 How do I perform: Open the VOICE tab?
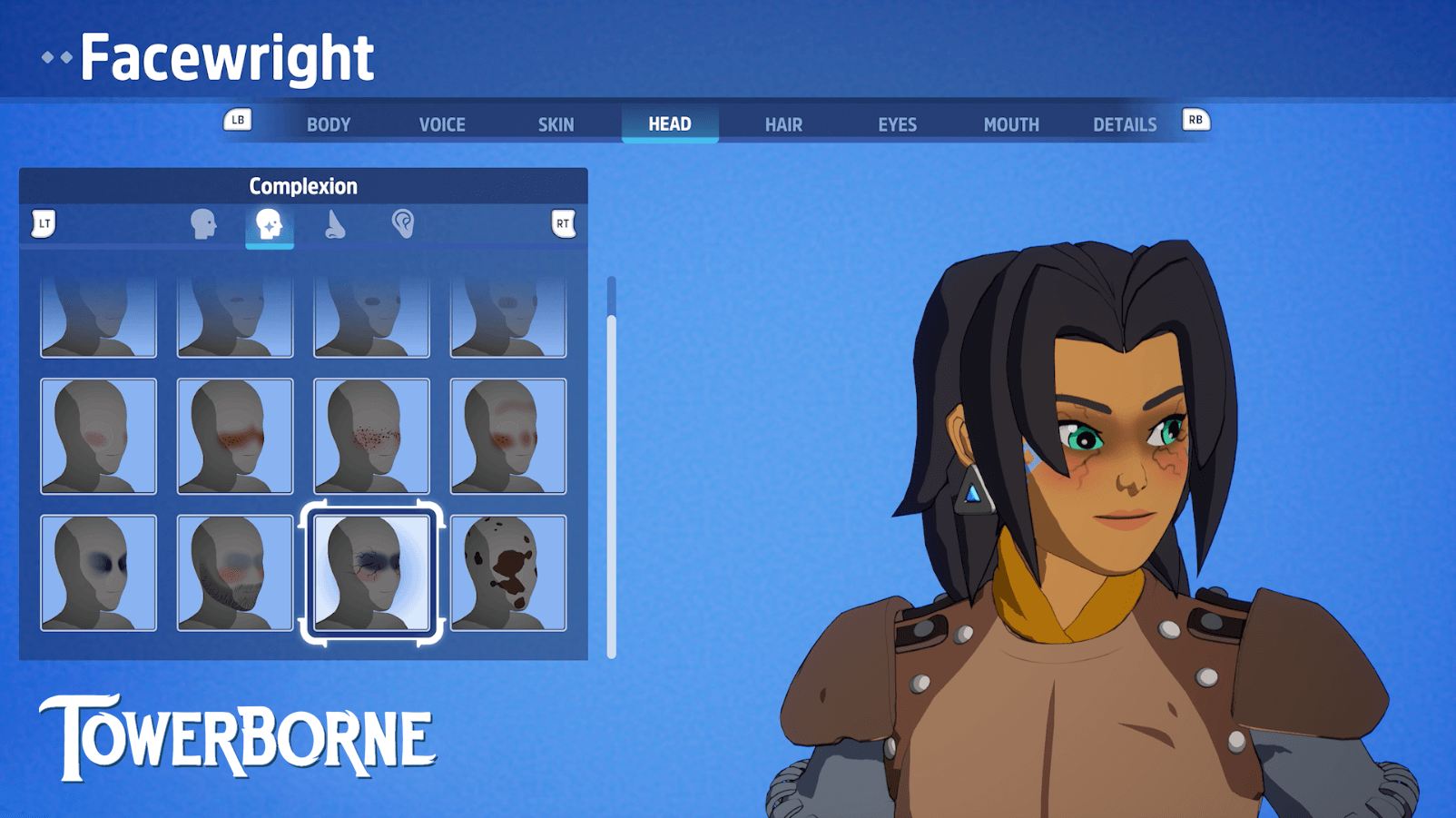pyautogui.click(x=442, y=124)
